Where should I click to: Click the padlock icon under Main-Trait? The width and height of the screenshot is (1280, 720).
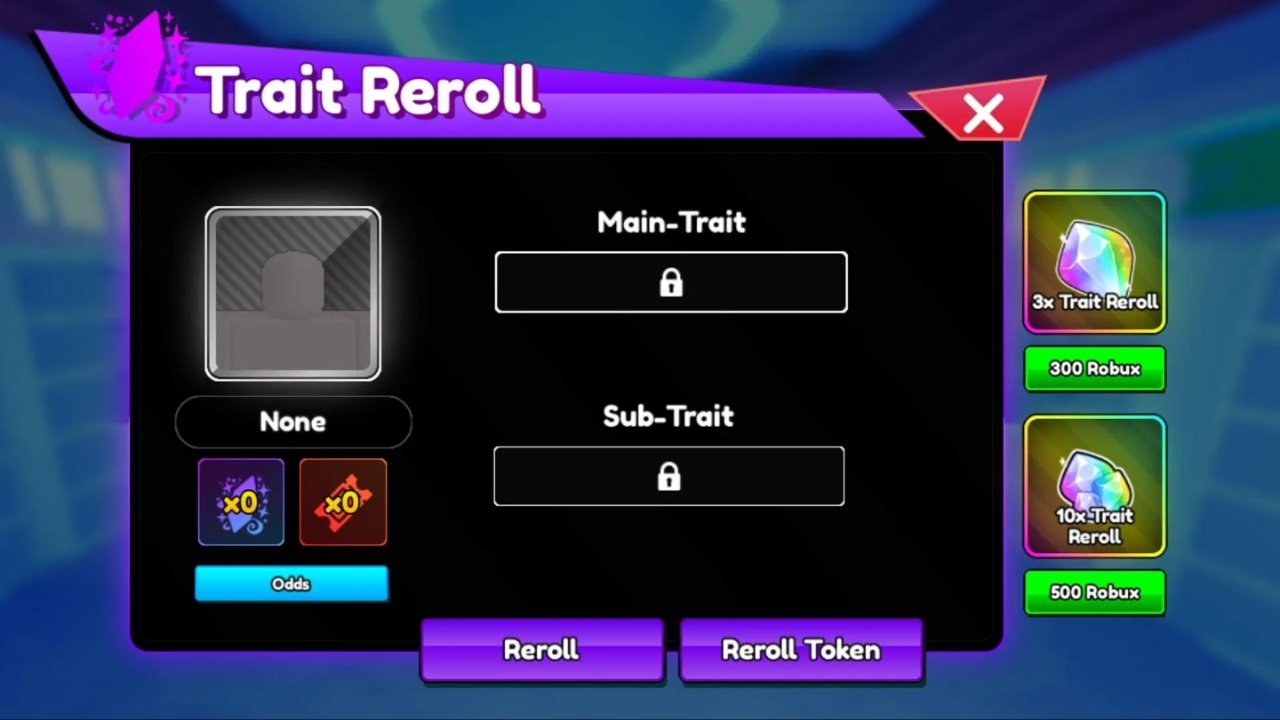670,282
